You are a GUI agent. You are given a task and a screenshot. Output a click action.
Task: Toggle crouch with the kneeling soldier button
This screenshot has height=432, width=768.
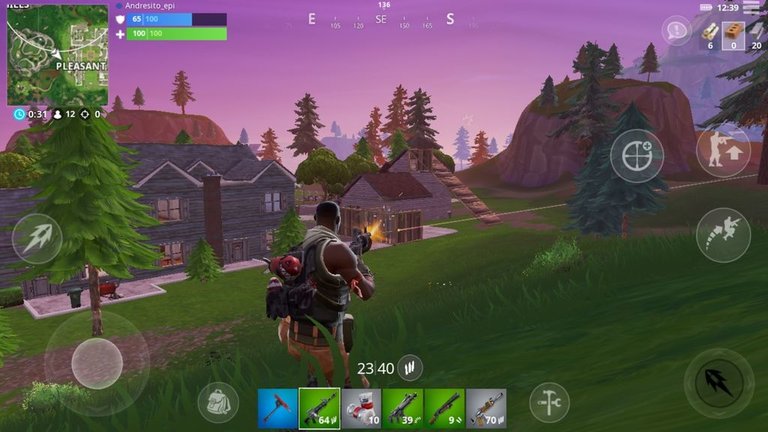tap(722, 150)
